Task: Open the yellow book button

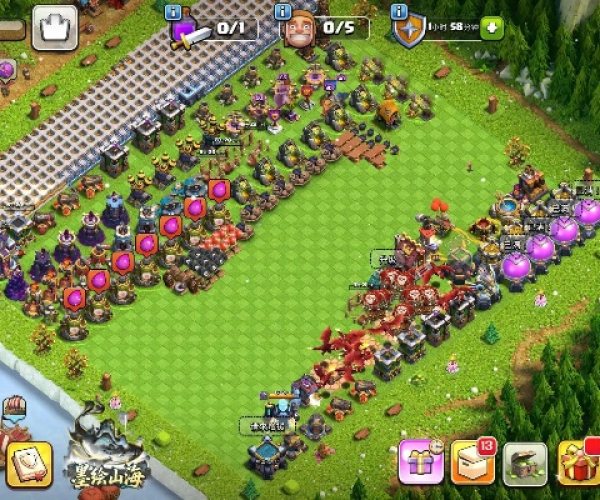Action: click(29, 464)
